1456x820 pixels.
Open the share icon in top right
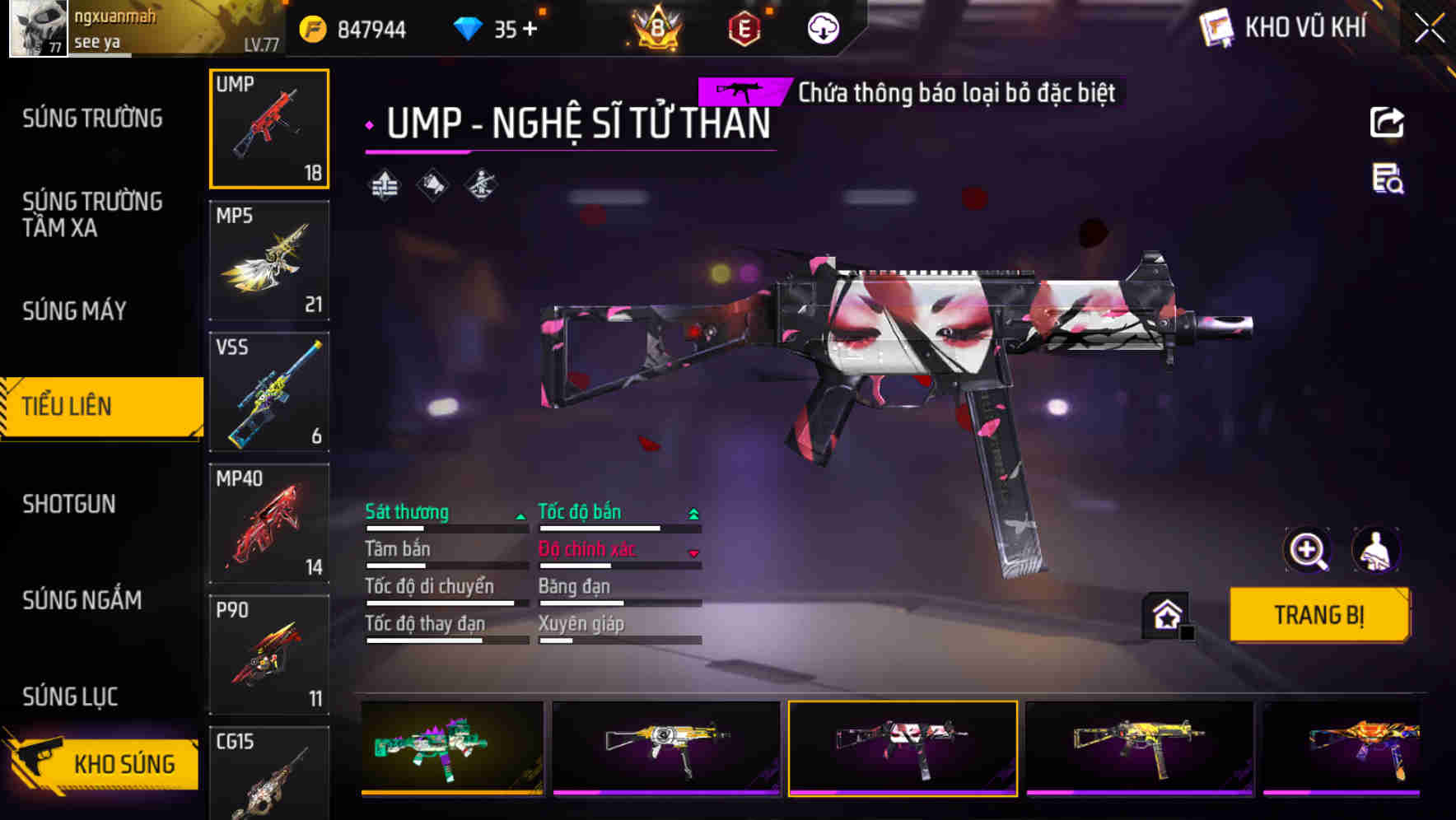tap(1388, 122)
